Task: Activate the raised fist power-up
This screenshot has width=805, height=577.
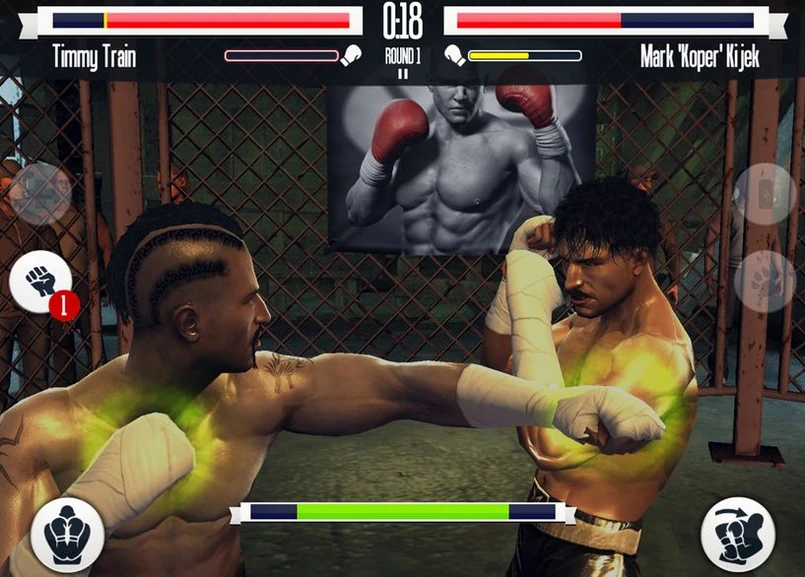Action: coord(41,283)
